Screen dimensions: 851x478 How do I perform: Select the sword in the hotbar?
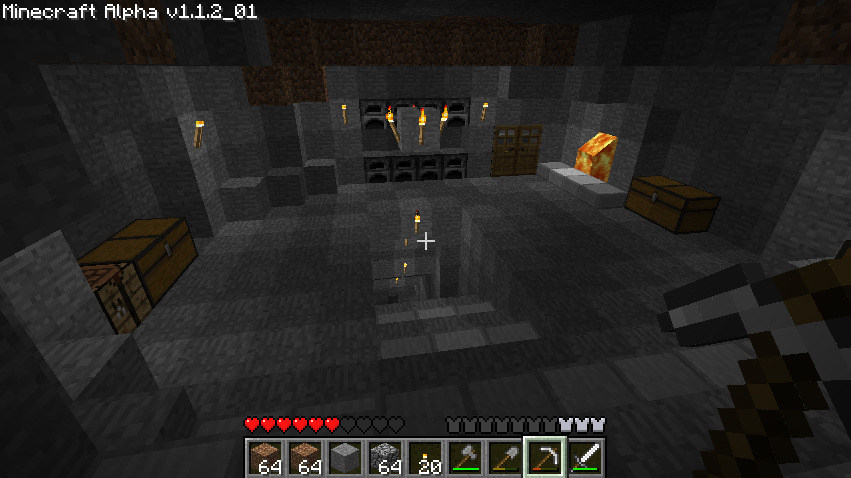pos(584,458)
